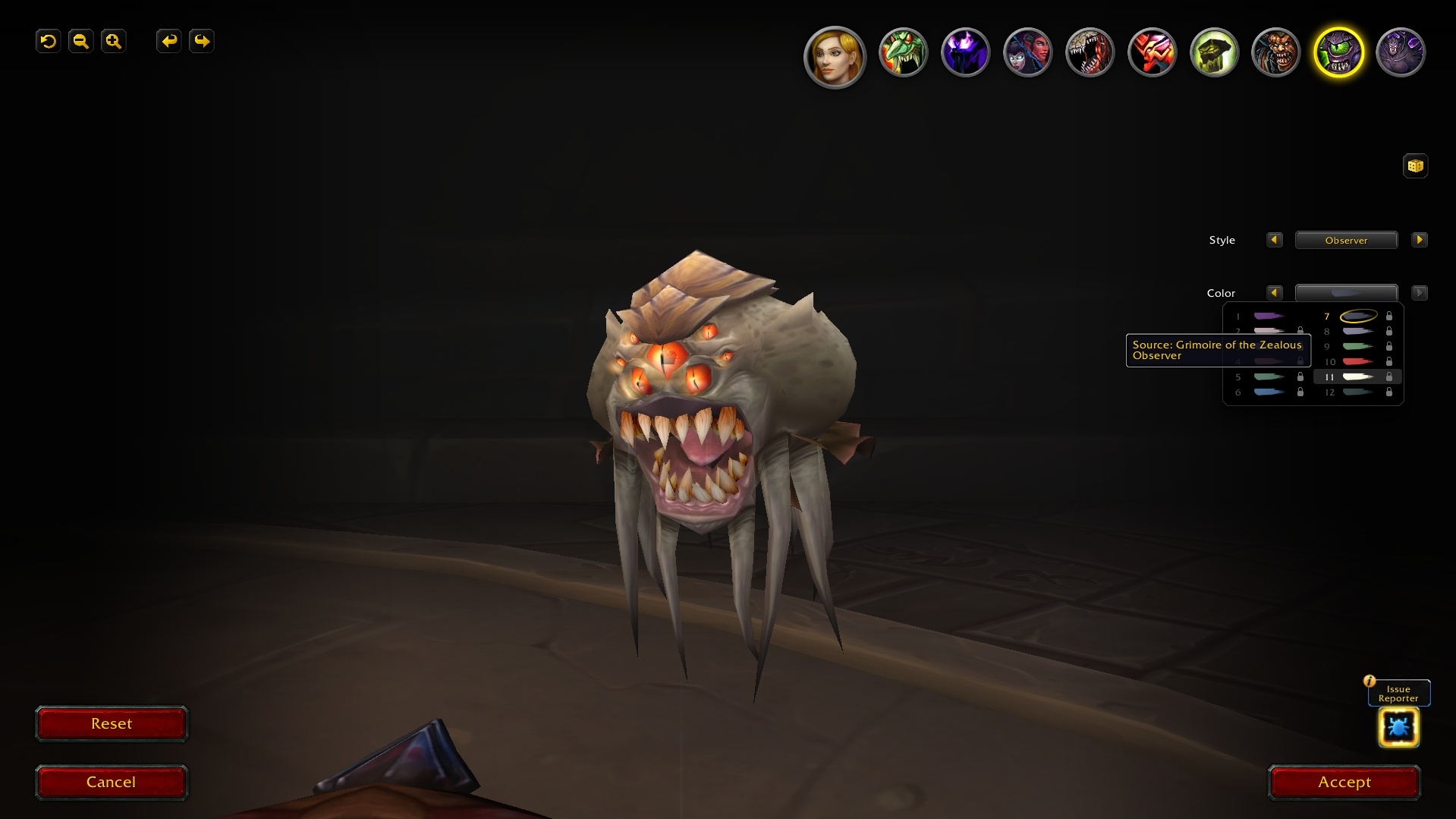
Task: Choose the two-faced succubus pet portrait
Action: (1027, 53)
